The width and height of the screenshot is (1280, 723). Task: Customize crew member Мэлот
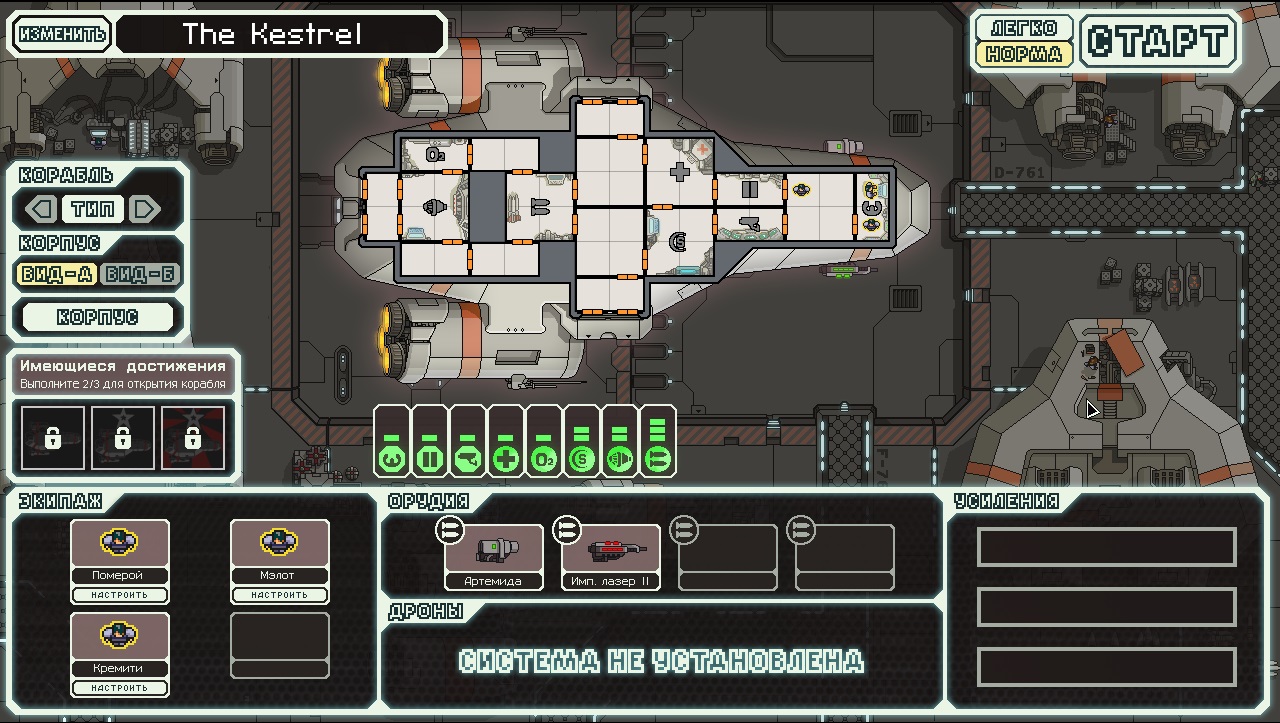point(280,595)
